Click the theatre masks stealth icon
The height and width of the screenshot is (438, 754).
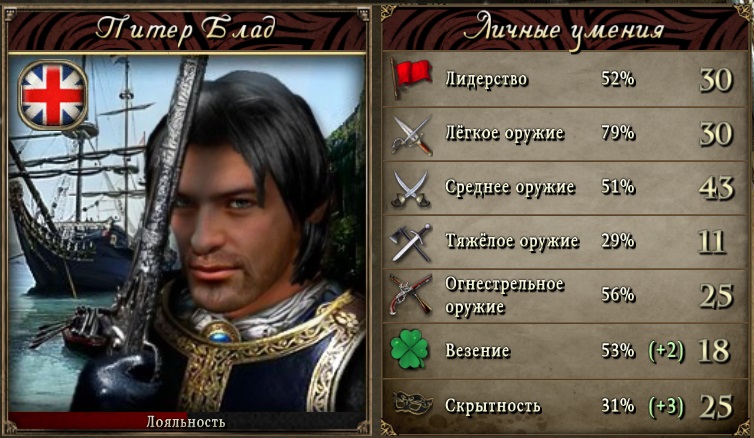coord(411,405)
